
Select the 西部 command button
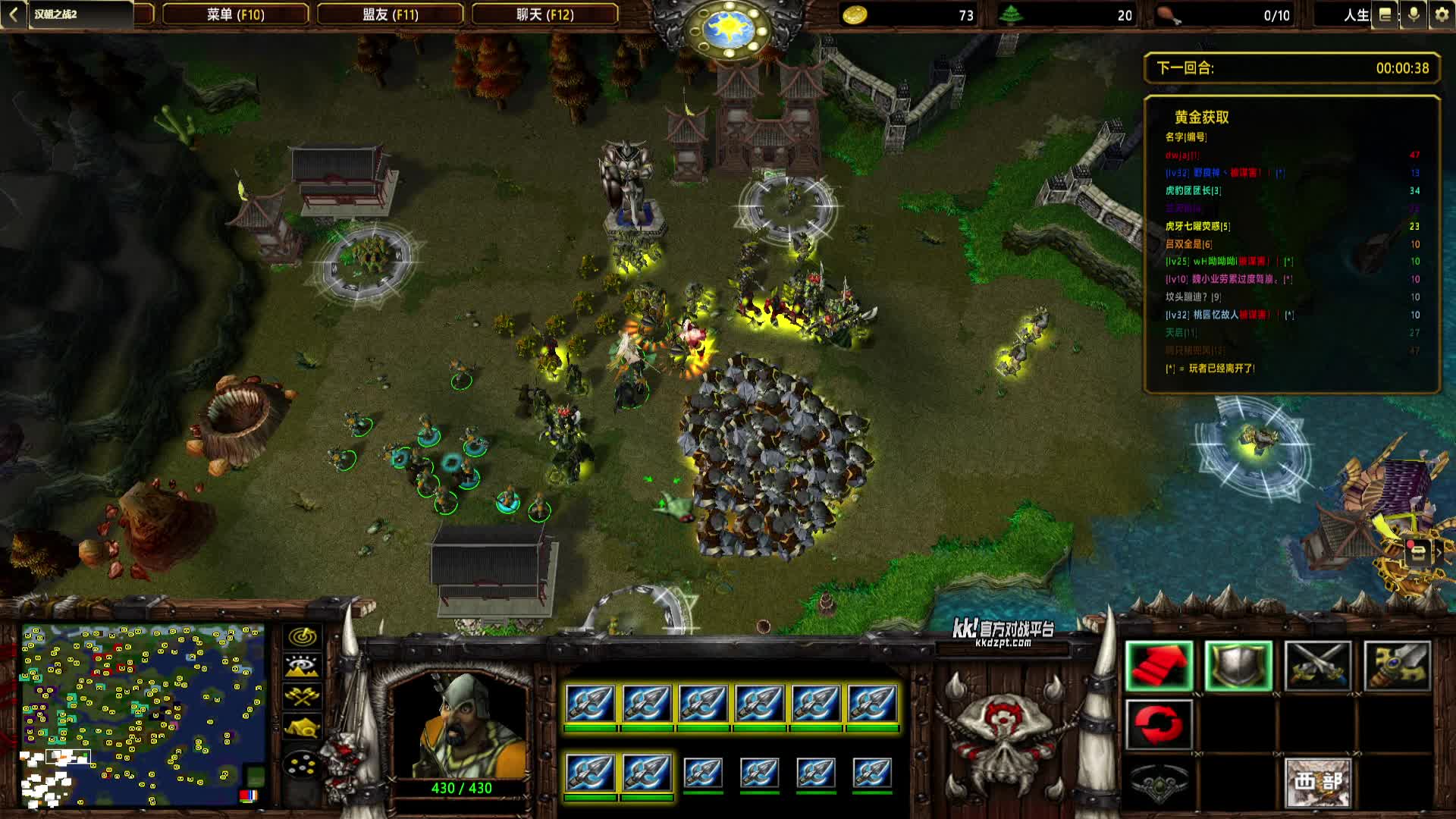coord(1318,782)
